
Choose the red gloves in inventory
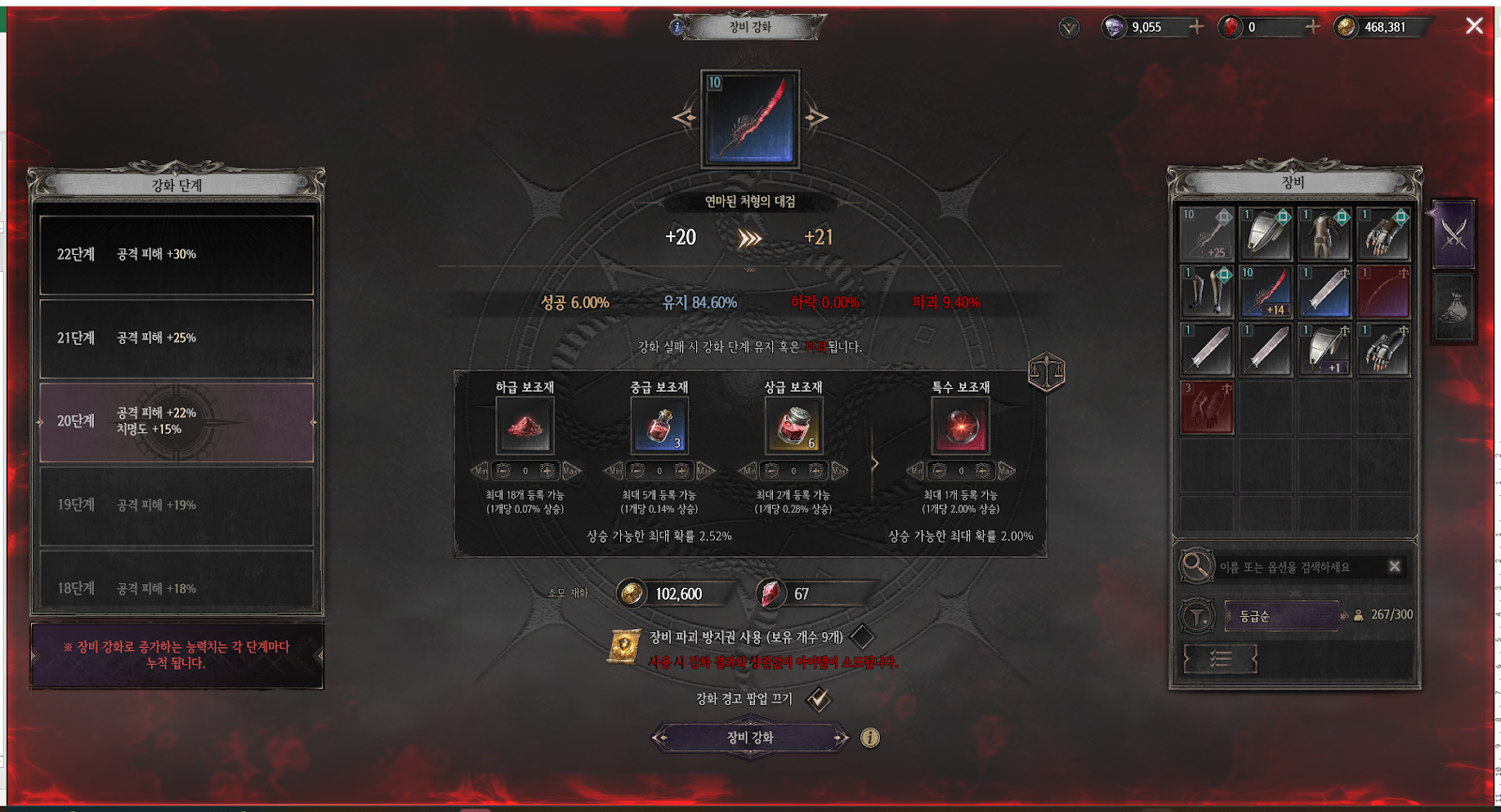tap(1206, 407)
